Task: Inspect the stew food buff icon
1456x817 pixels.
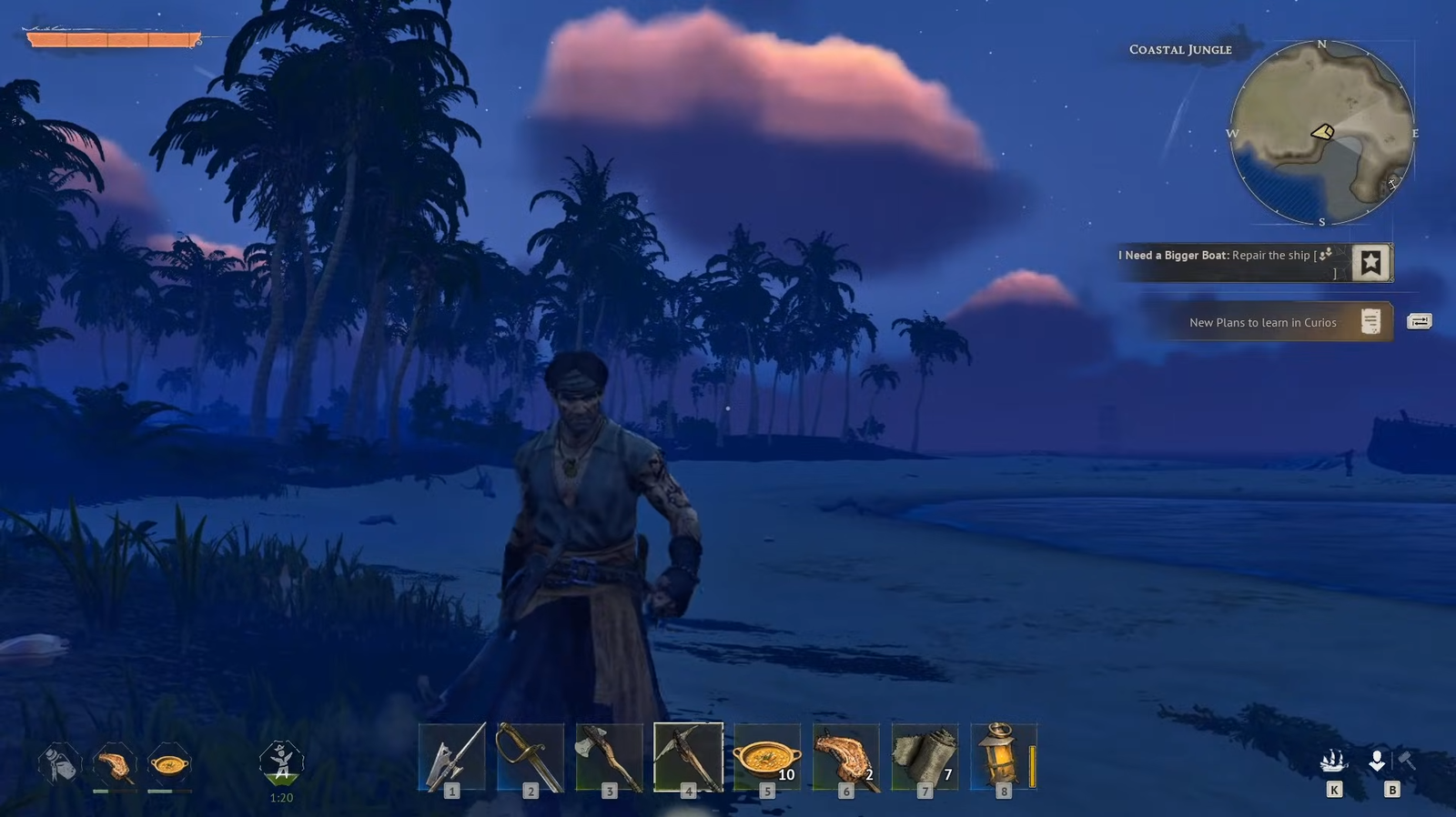Action: click(169, 764)
